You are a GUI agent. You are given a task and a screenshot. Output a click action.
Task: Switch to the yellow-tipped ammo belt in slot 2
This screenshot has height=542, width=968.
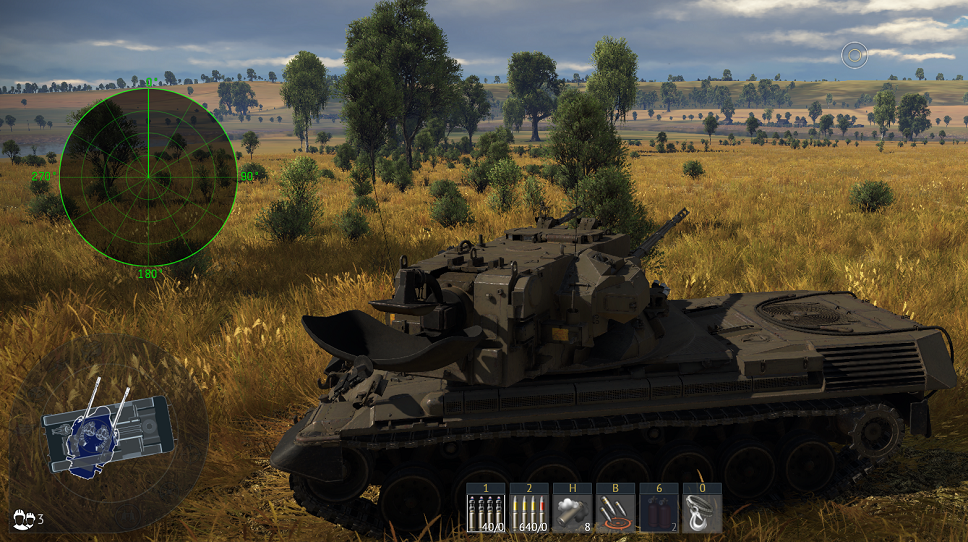(x=529, y=510)
